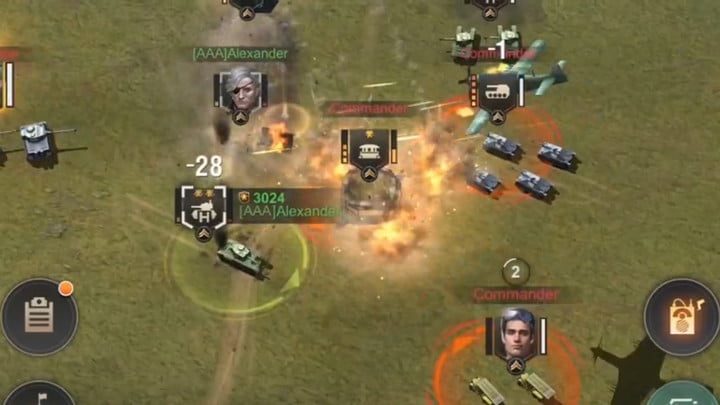Tap the round flag button
Image resolution: width=720 pixels, height=405 pixels.
coord(38,395)
